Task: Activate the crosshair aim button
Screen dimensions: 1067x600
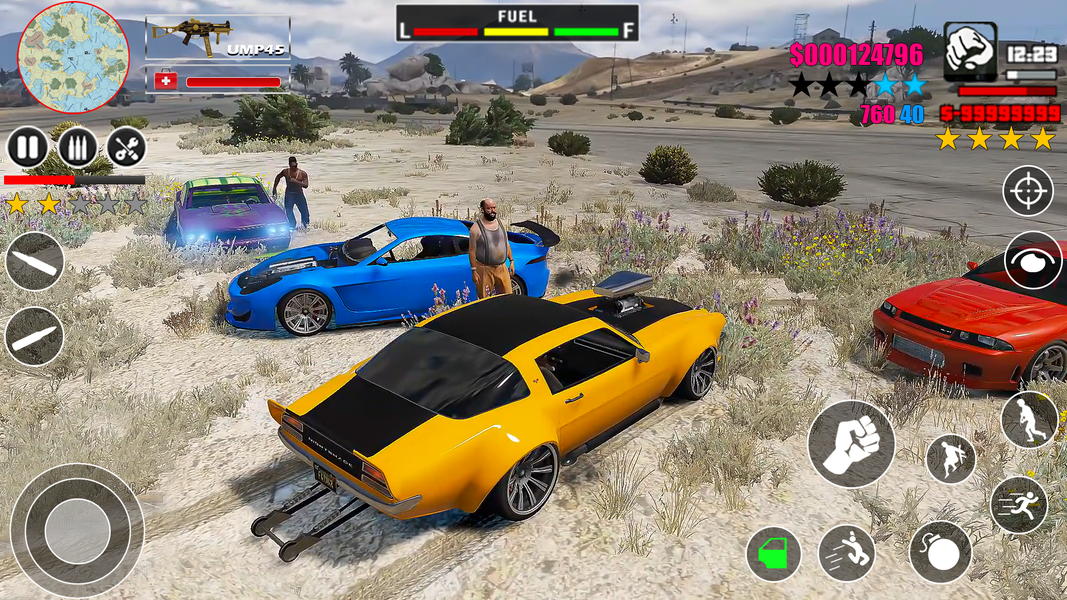Action: [x=1028, y=190]
